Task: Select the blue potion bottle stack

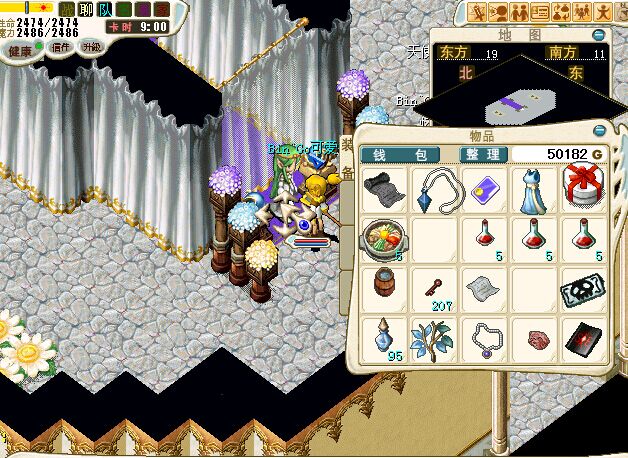Action: (x=382, y=337)
